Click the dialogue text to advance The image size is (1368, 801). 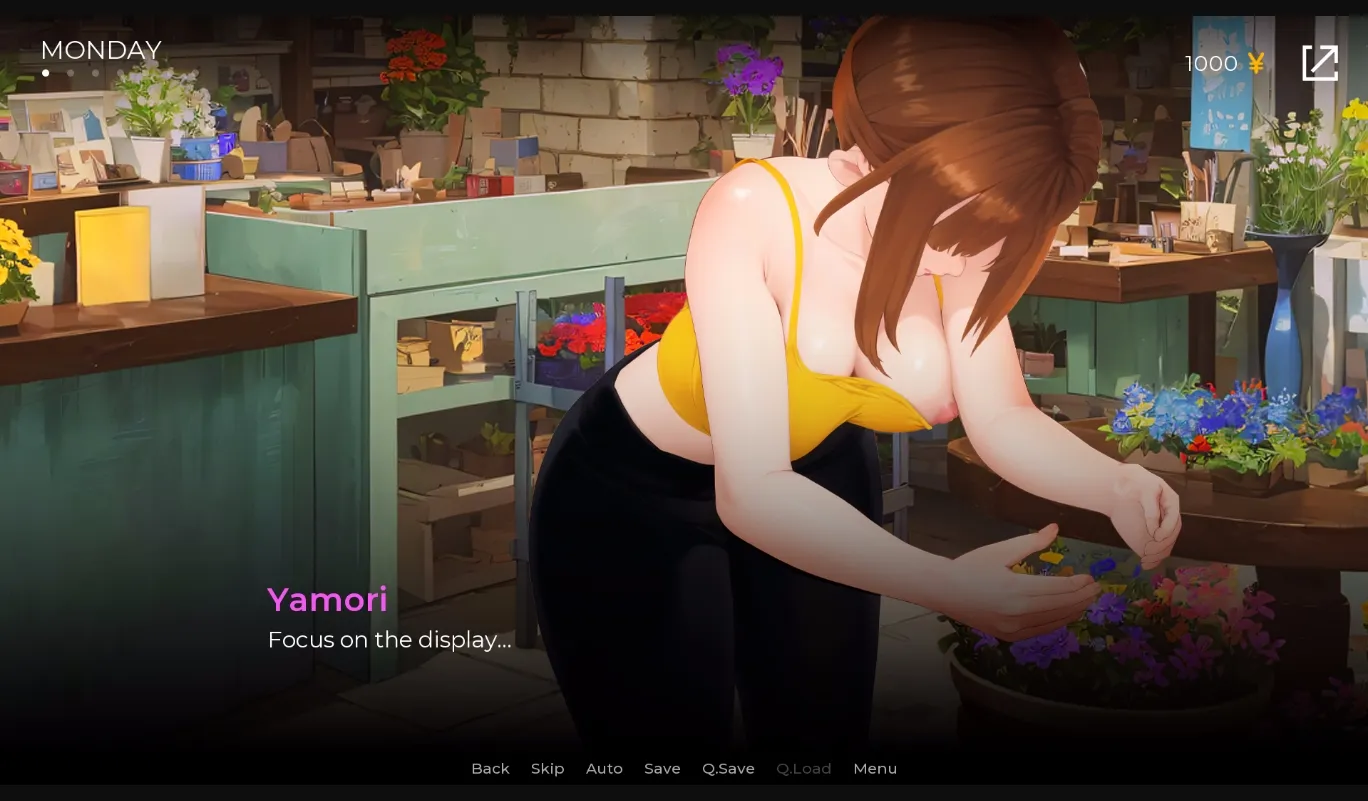click(x=389, y=640)
